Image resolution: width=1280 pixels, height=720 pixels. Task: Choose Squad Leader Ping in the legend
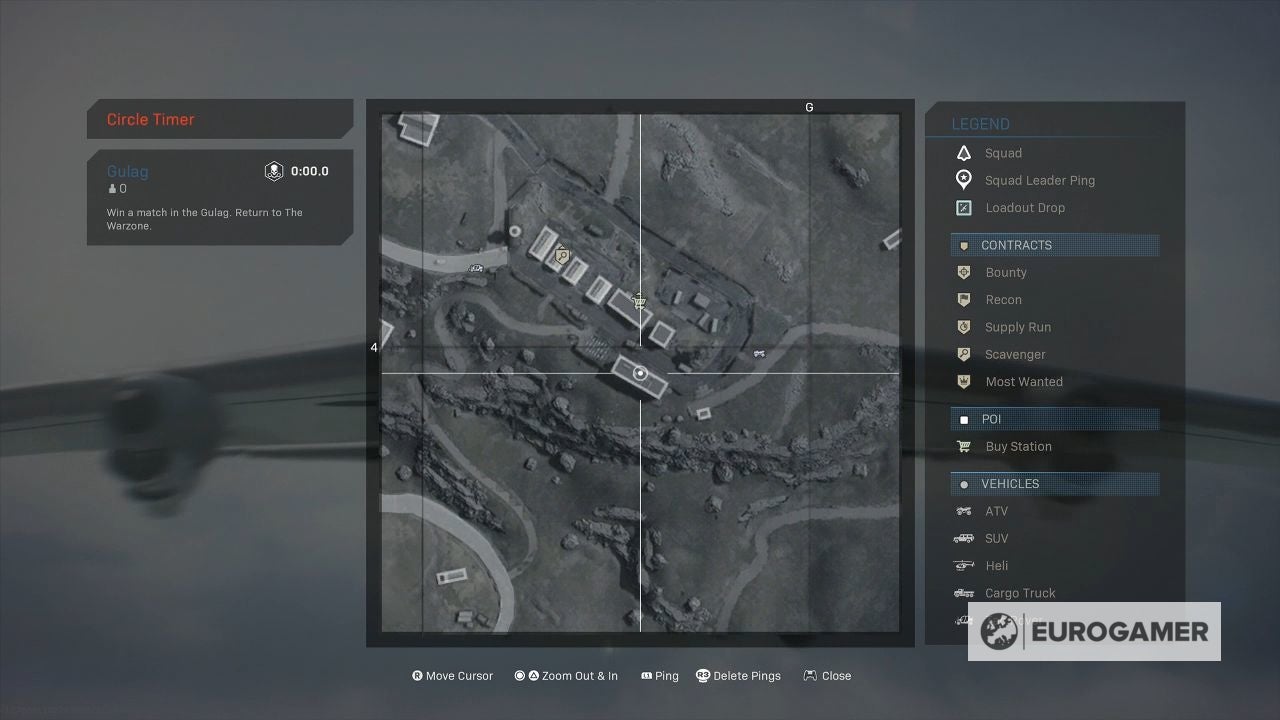[1039, 180]
